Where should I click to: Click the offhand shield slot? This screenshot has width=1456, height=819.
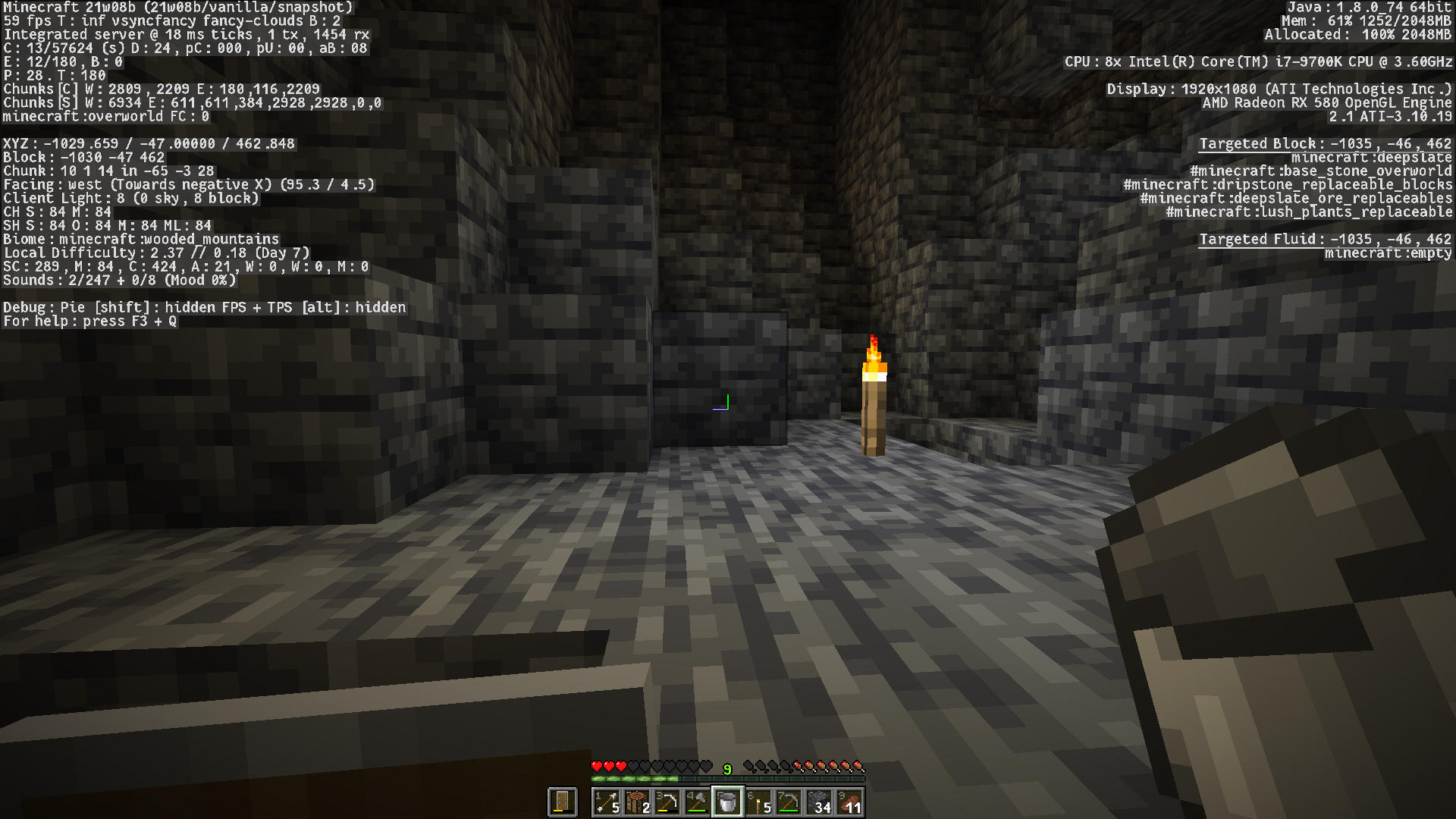coord(563,802)
